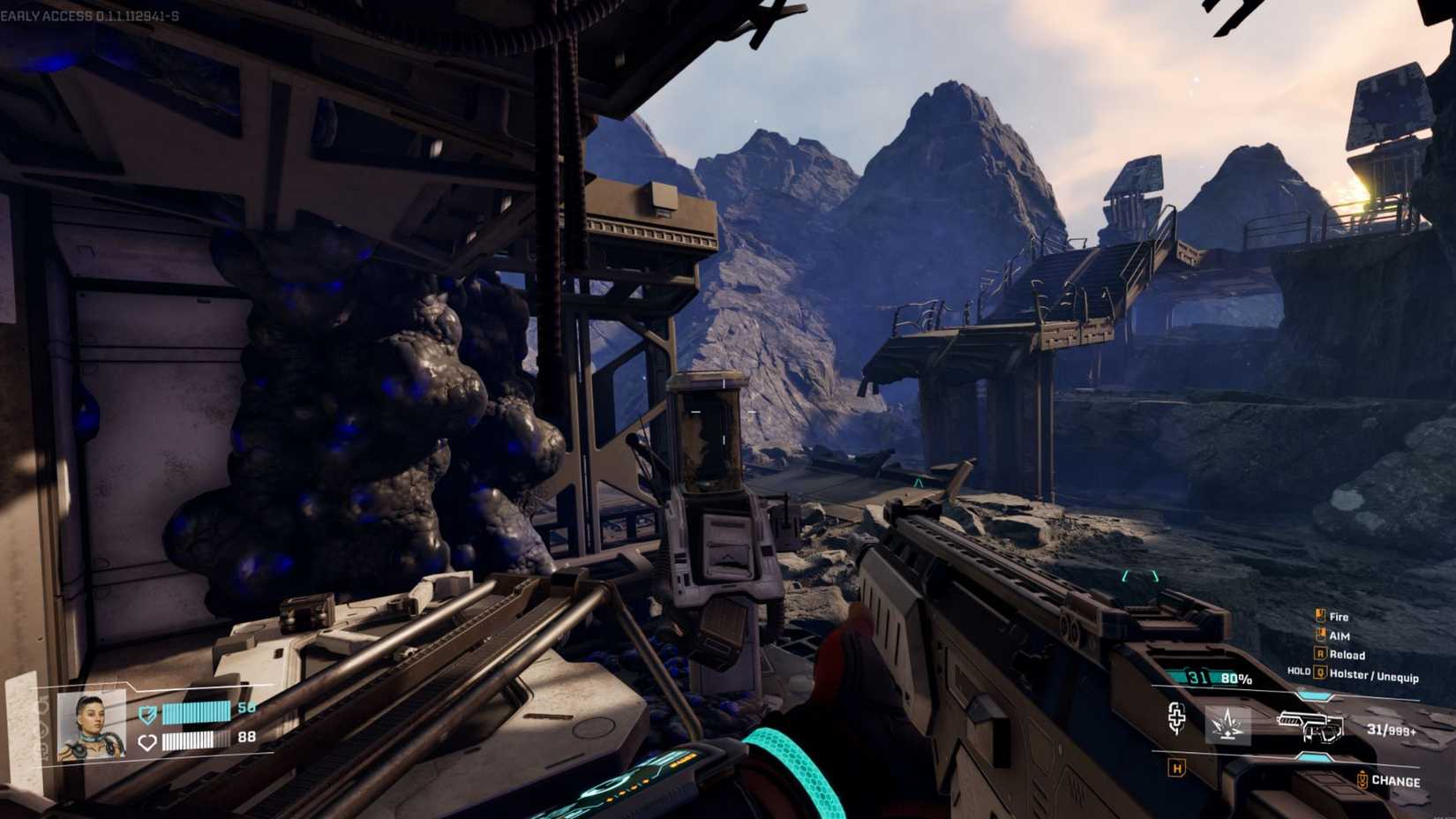Click the mouse-wheel icon beside CHANGE
Viewport: 1456px width, 819px height.
1362,778
